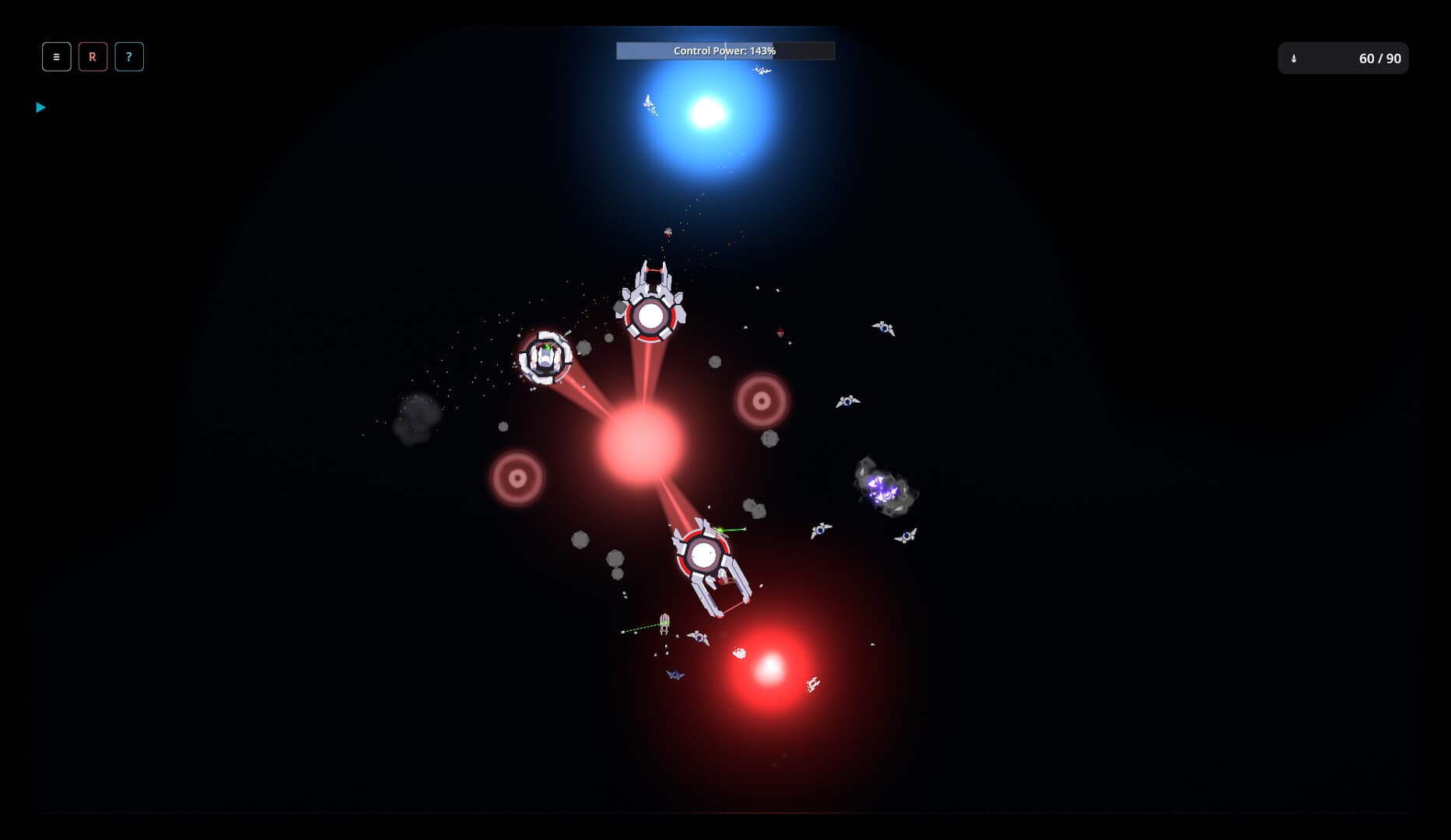Screen dimensions: 1451x840
Task: Select the unit icon inside the top-right counter
Action: click(x=1295, y=58)
